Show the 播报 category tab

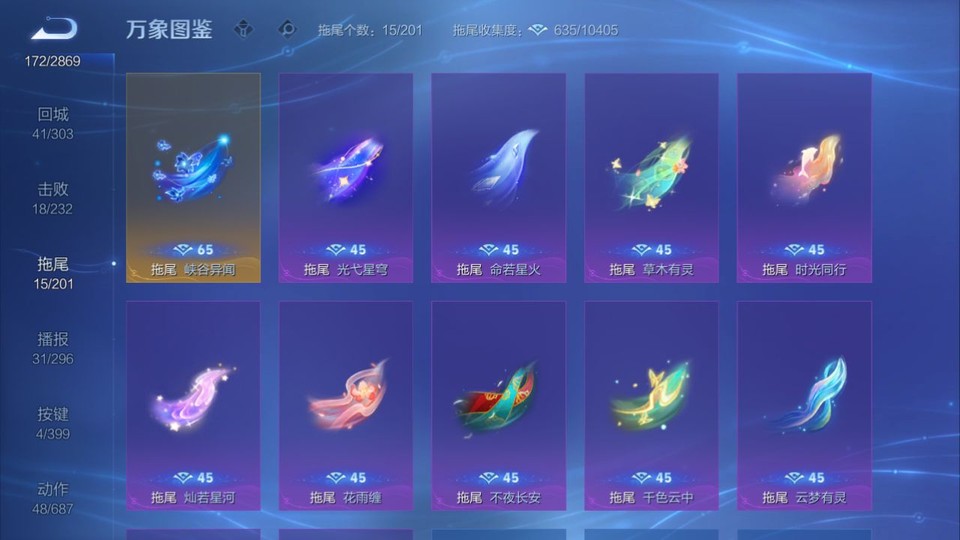pyautogui.click(x=54, y=348)
